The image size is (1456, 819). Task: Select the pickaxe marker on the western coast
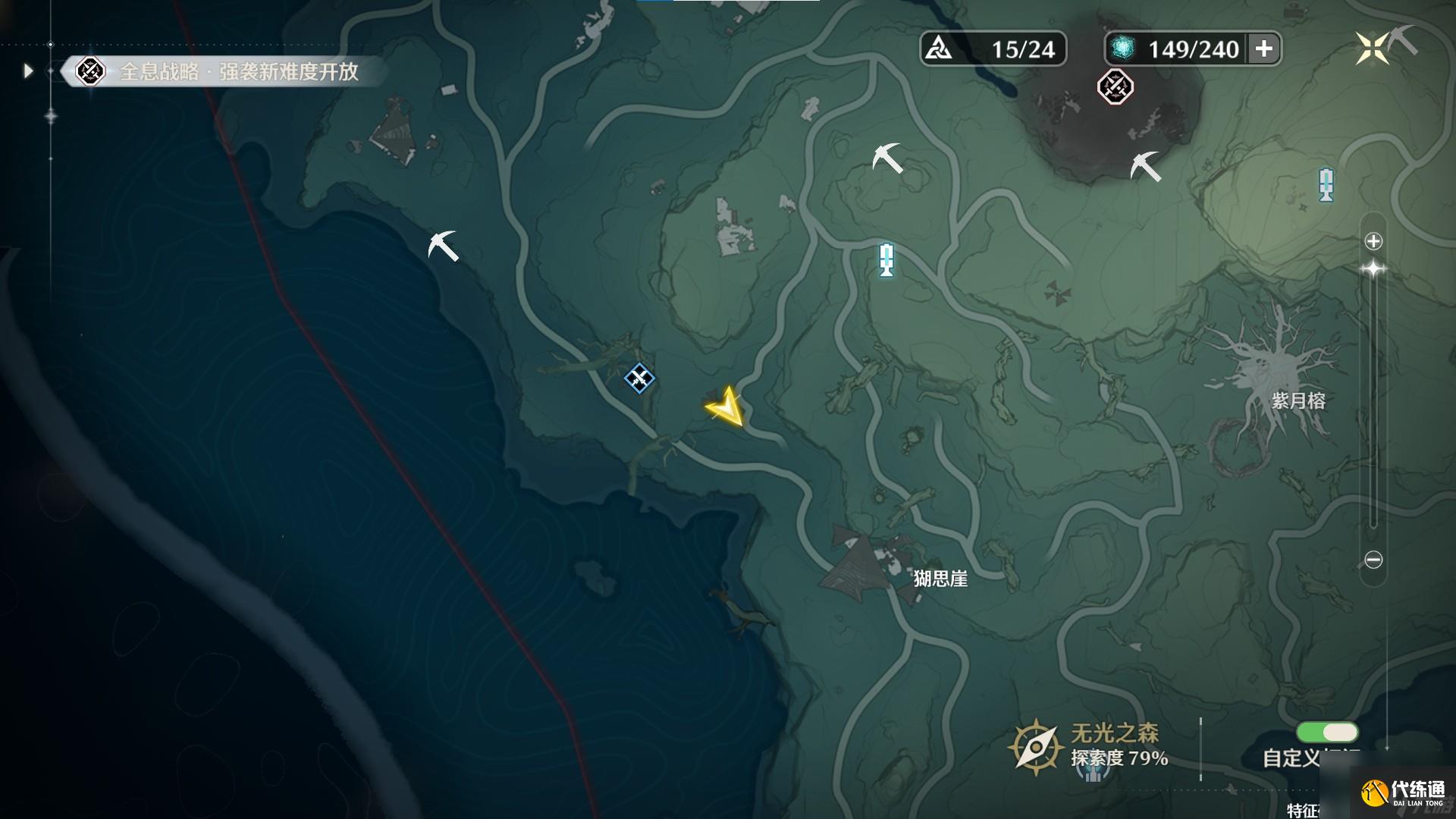(443, 246)
